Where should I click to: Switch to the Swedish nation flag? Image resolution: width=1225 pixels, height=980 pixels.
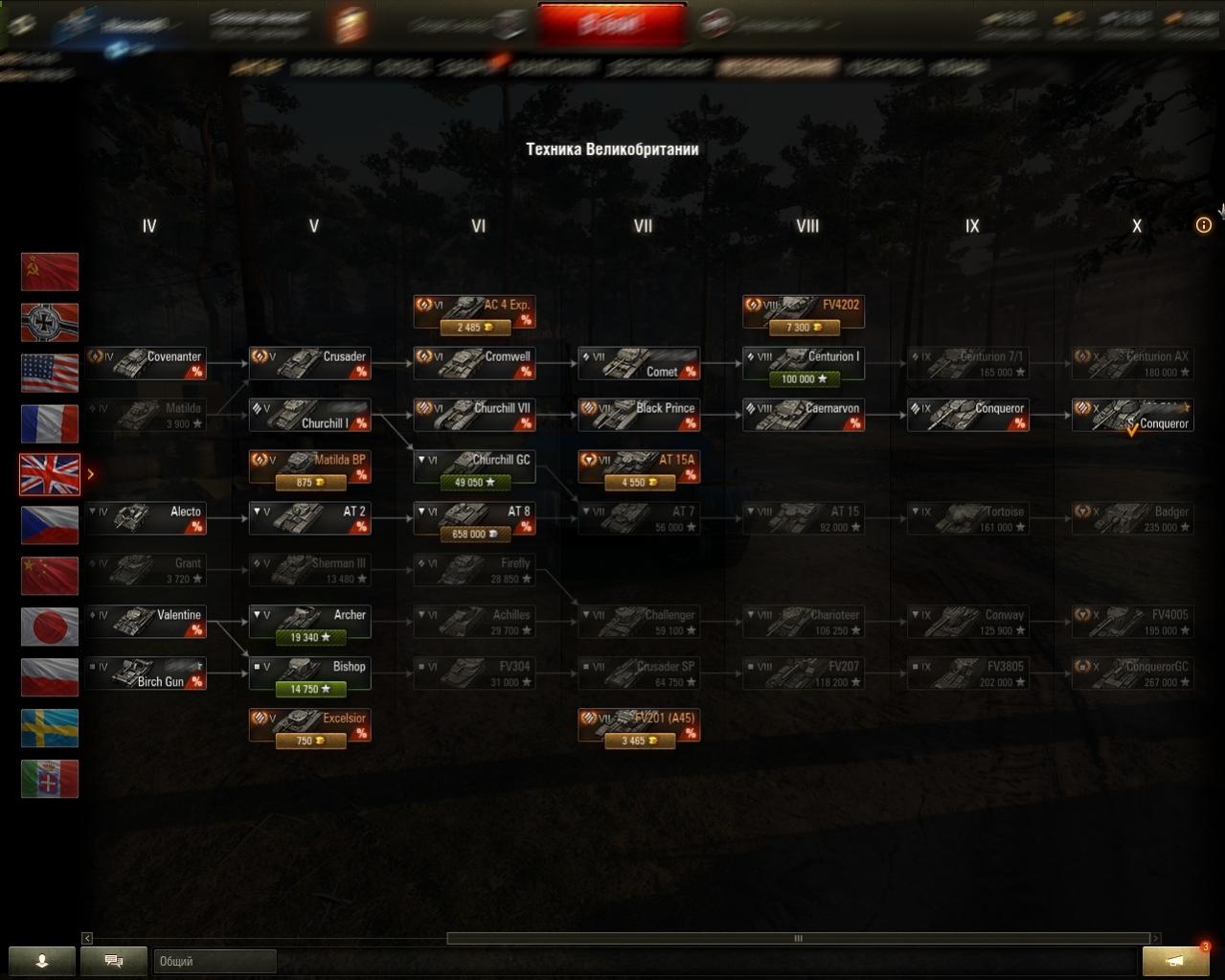(50, 728)
